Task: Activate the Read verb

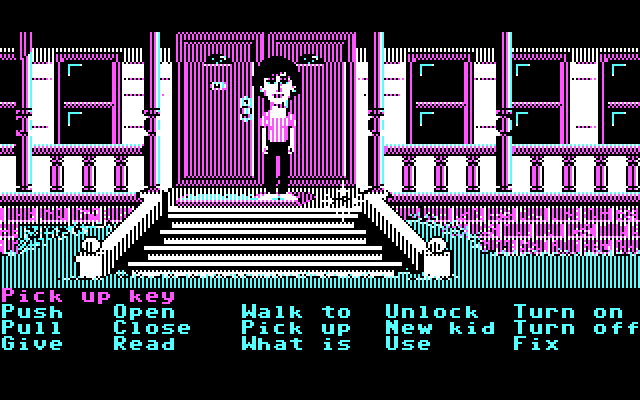Action: click(144, 344)
